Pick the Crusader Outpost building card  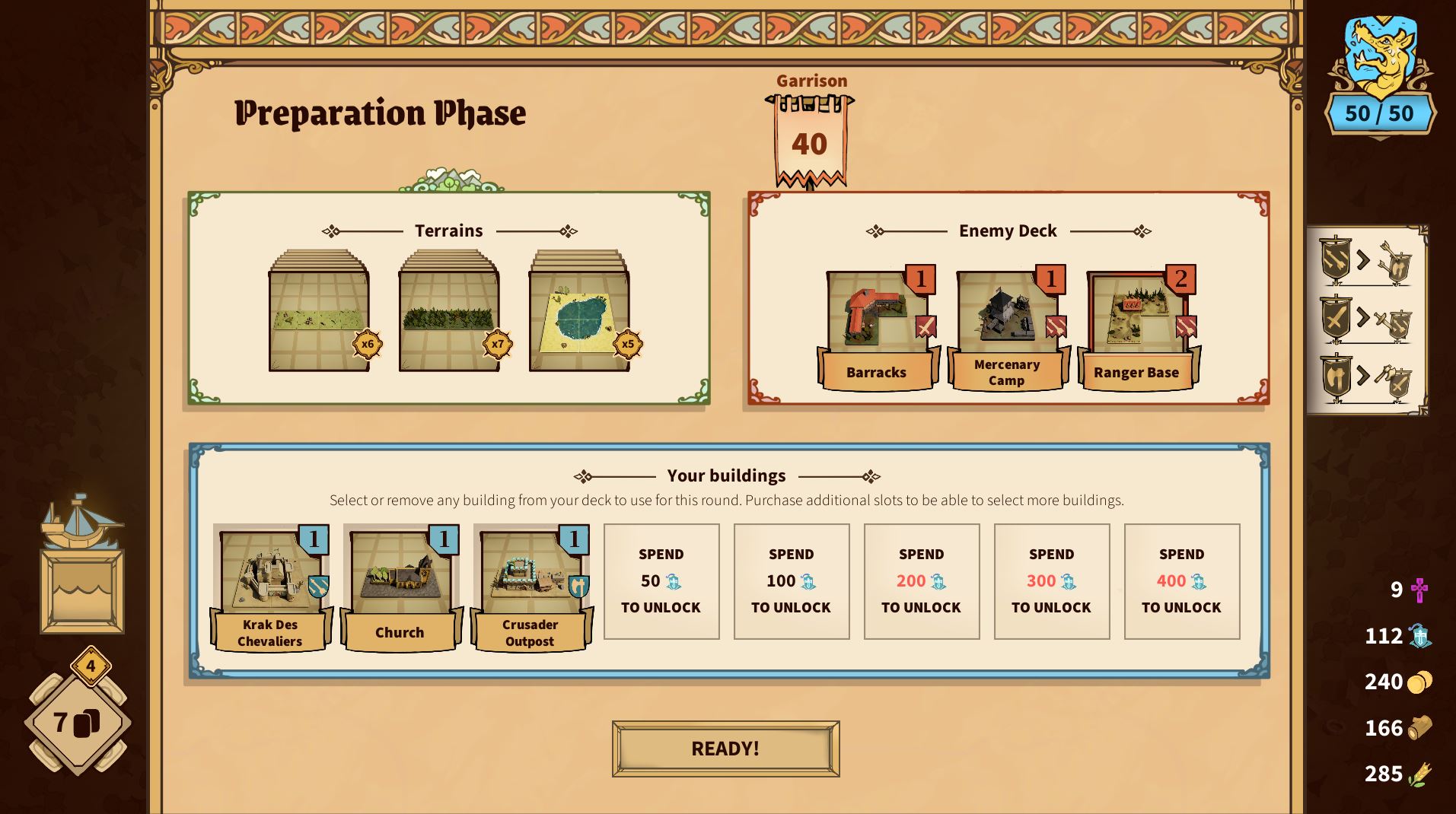pyautogui.click(x=530, y=587)
